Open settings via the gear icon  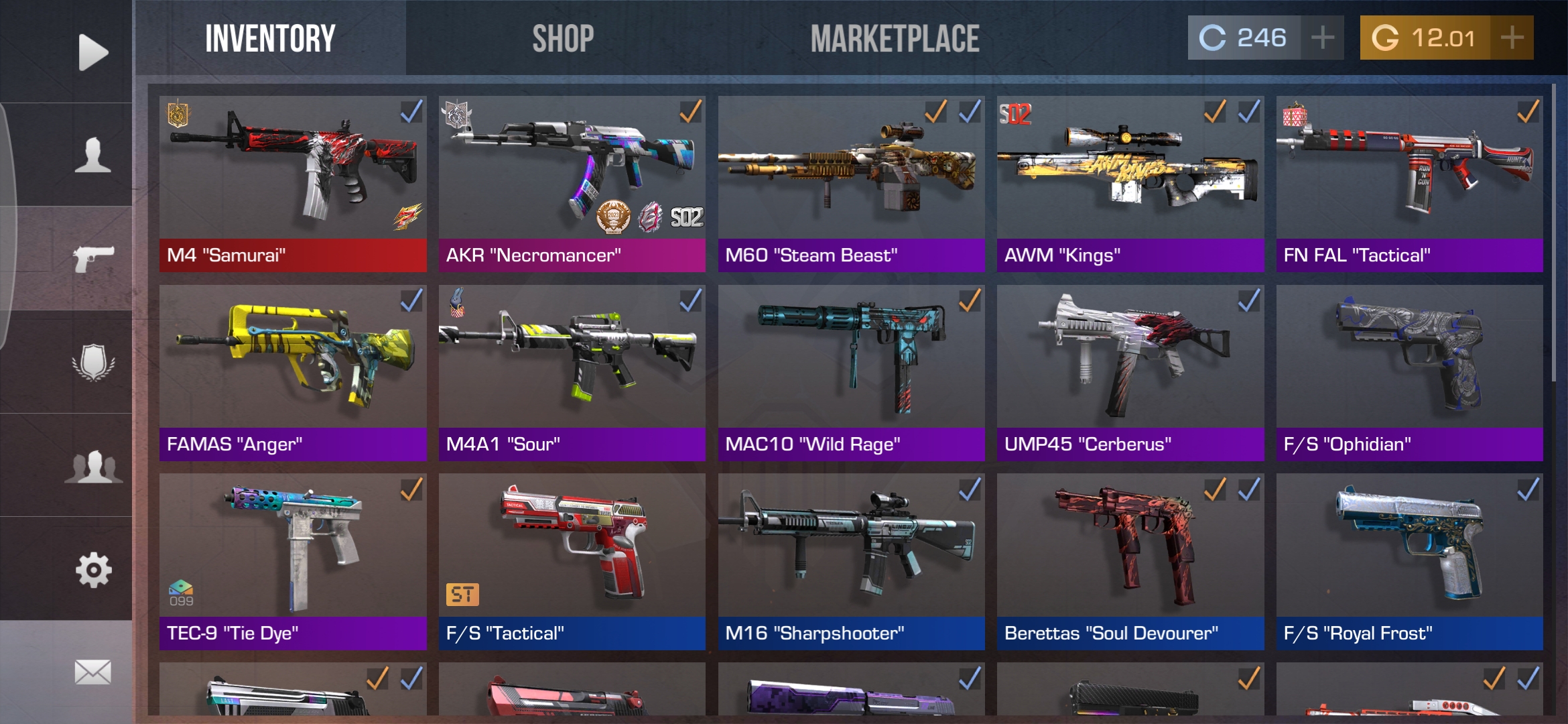pos(92,570)
